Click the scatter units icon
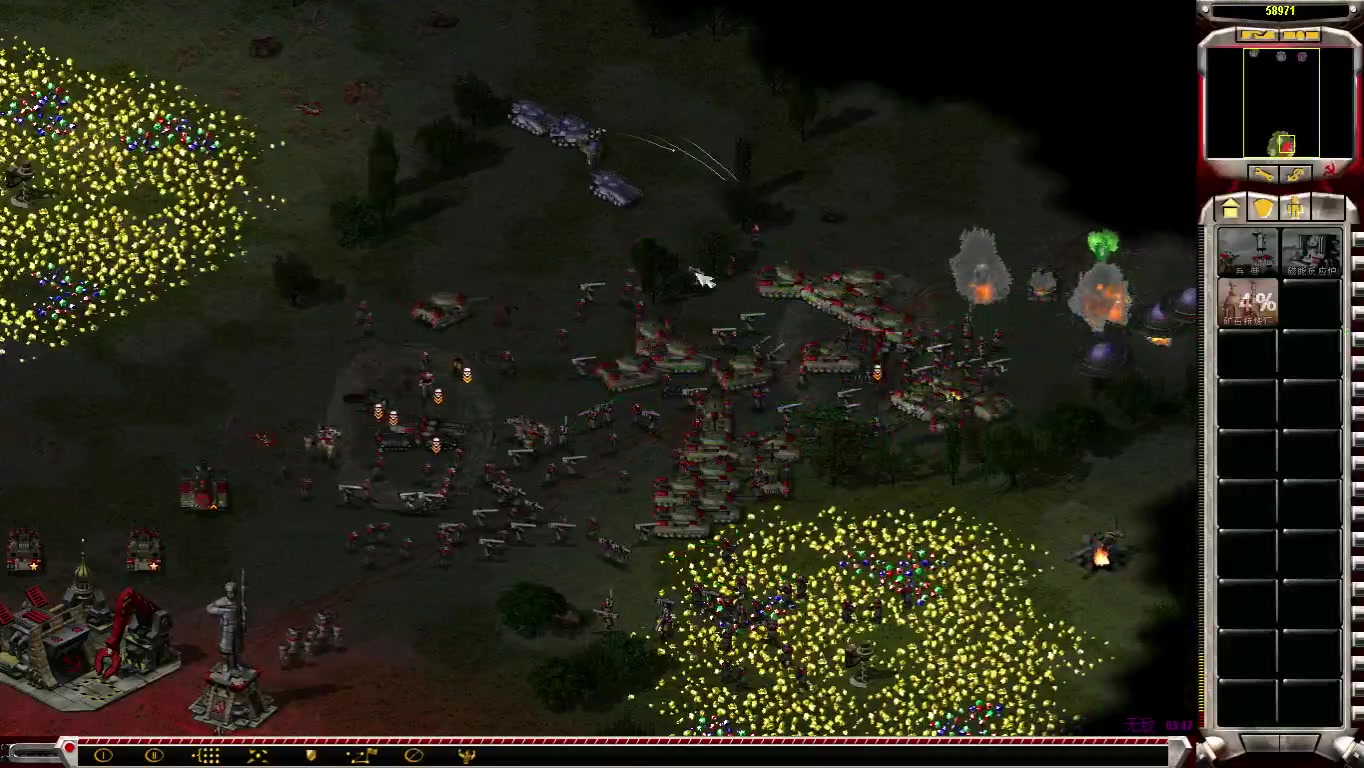Image resolution: width=1364 pixels, height=768 pixels. pos(257,756)
